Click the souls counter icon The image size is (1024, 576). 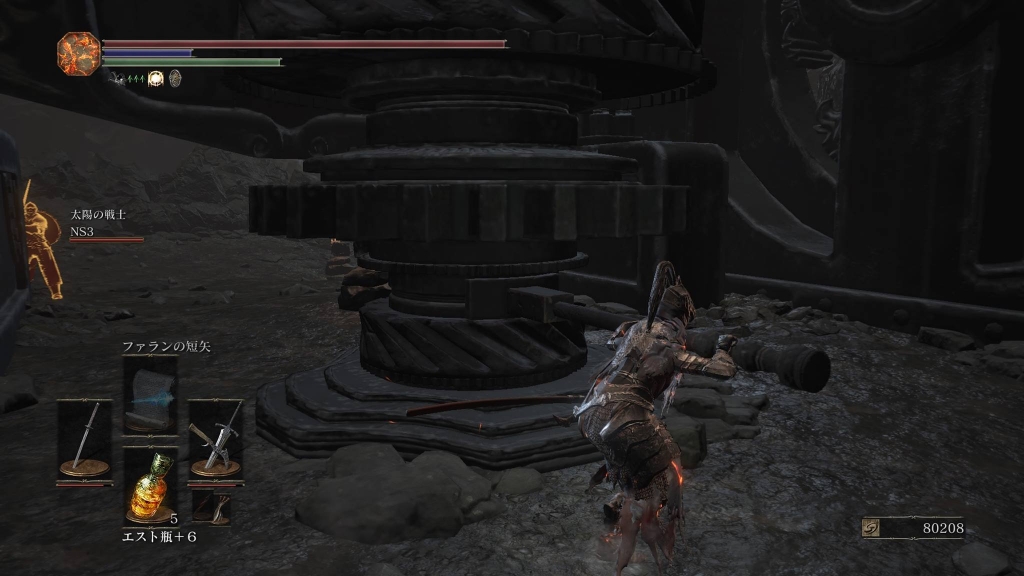(871, 528)
